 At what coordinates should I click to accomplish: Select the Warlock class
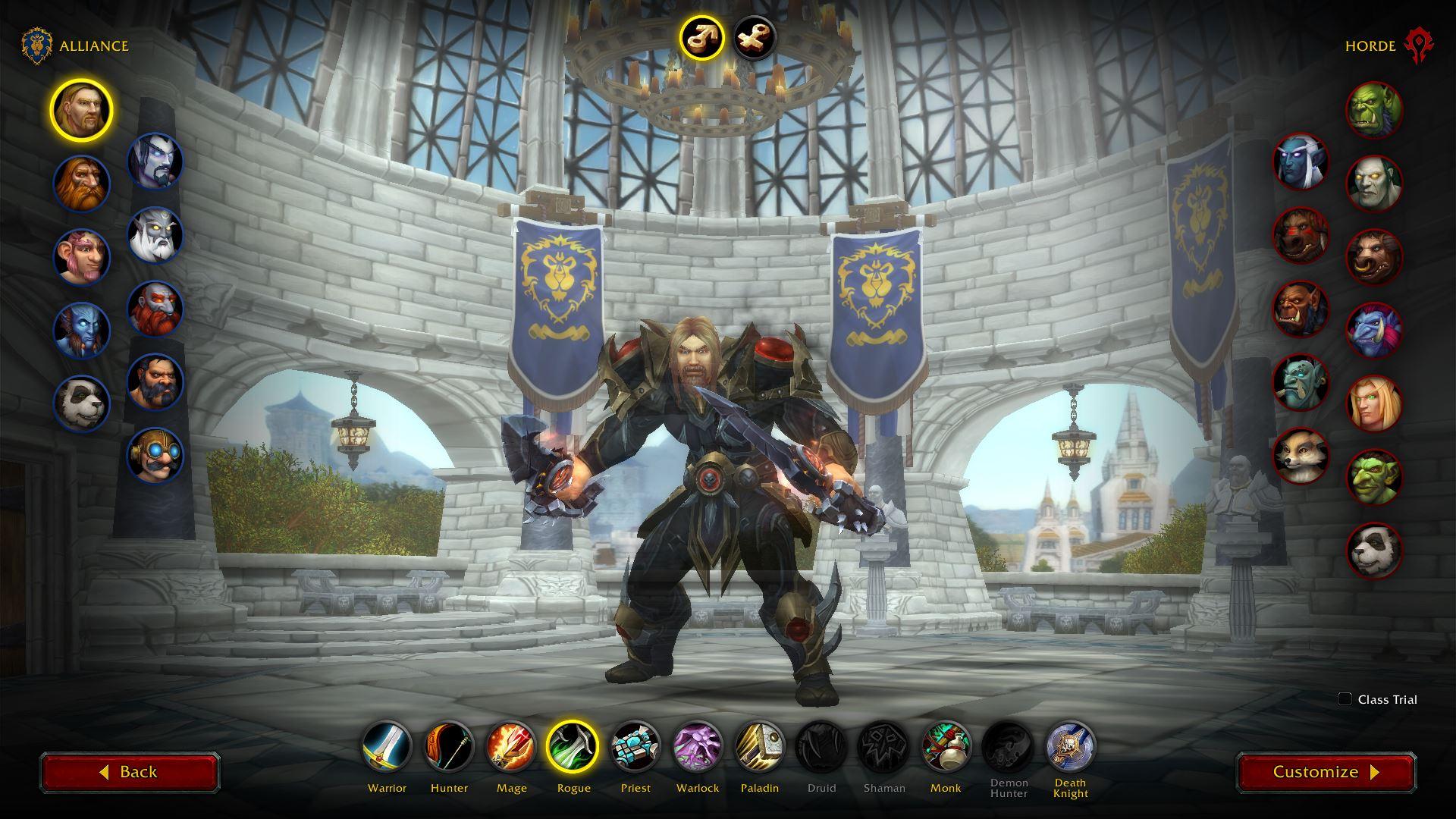698,746
